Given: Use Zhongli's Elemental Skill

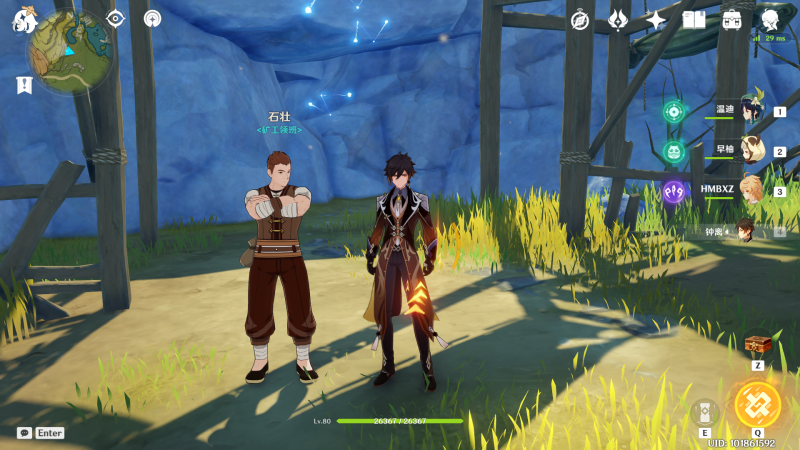Looking at the screenshot, I should [x=704, y=412].
